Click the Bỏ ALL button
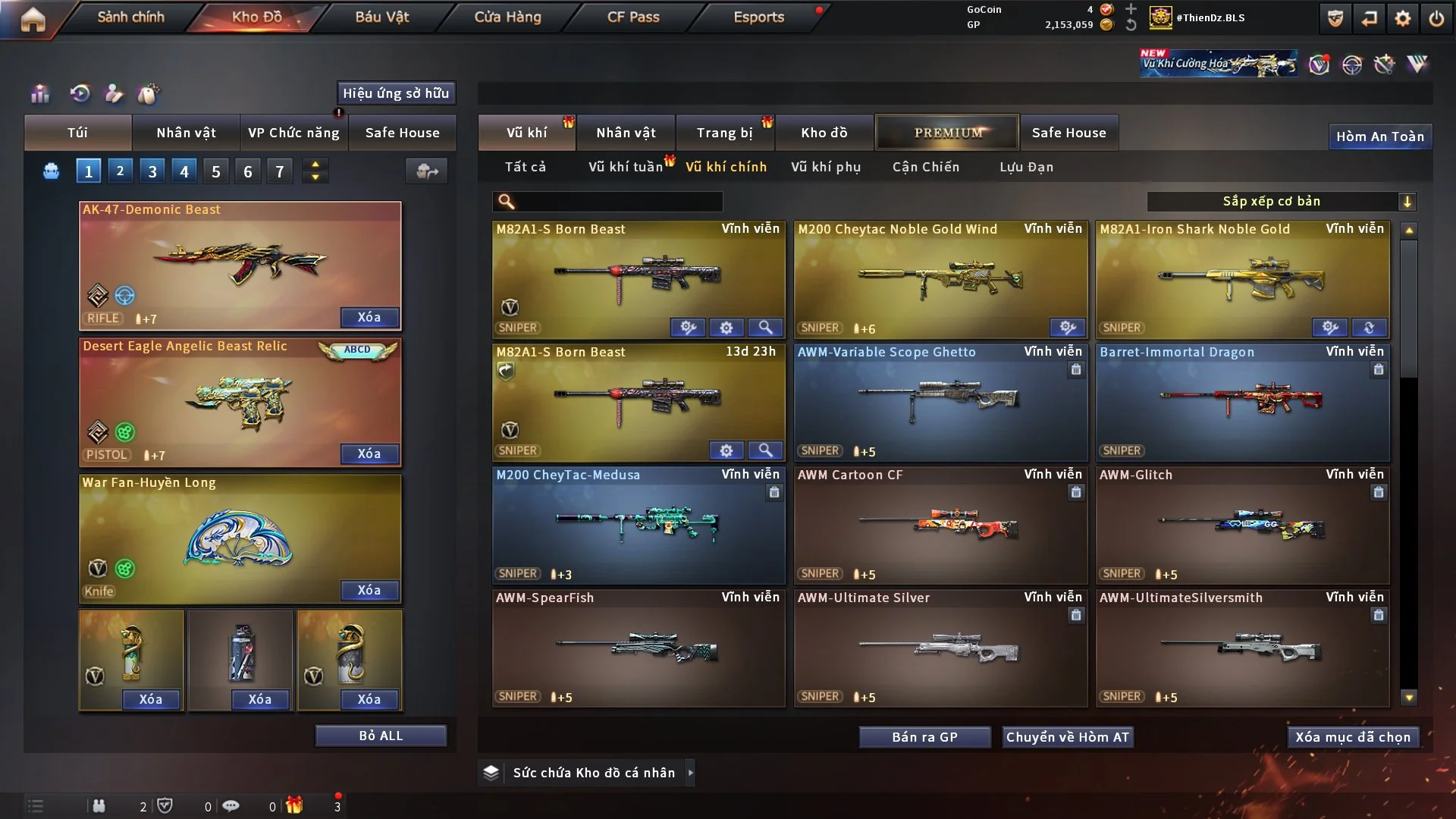 click(x=381, y=736)
